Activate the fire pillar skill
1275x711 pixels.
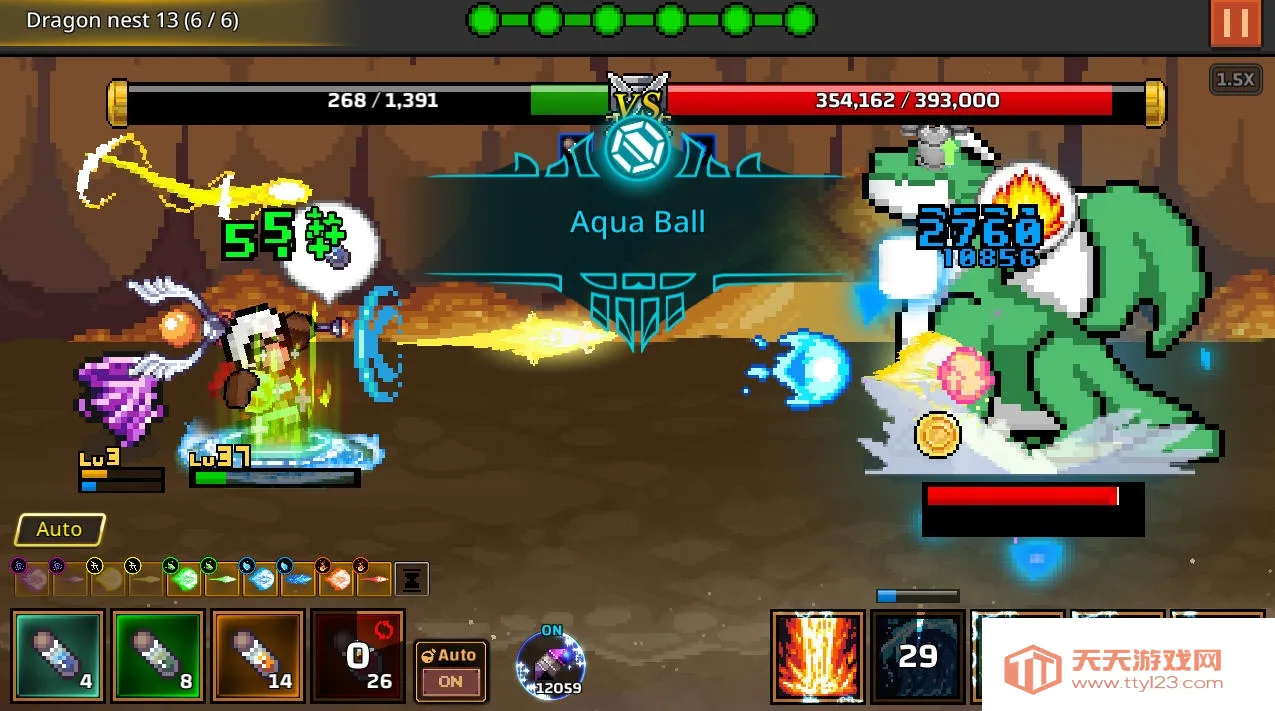tap(817, 656)
